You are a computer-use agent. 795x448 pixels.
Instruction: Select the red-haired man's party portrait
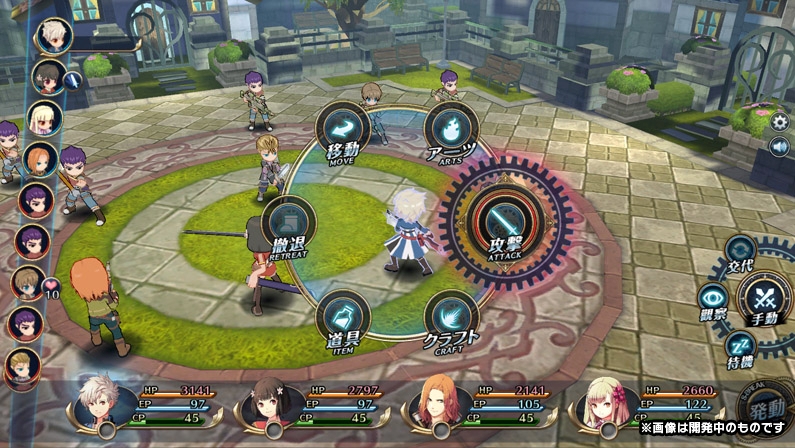click(434, 402)
